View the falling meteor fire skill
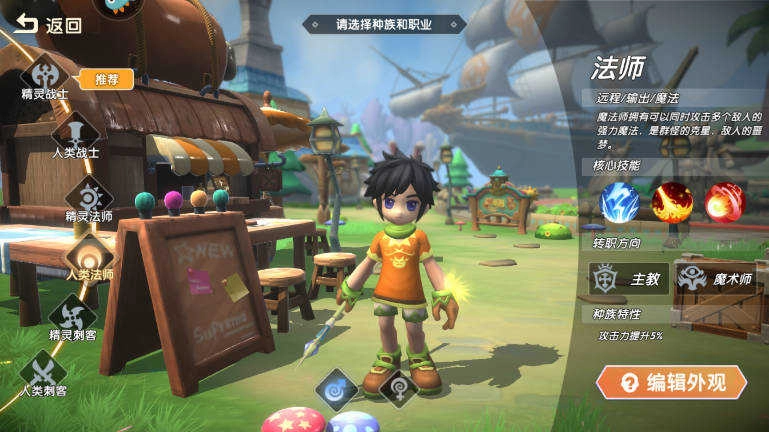 pos(672,202)
